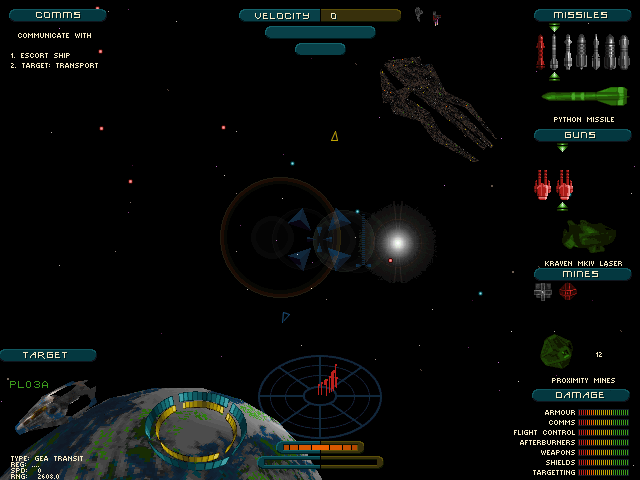Click the Target panel header
Screen dimensions: 640x480
[47, 355]
